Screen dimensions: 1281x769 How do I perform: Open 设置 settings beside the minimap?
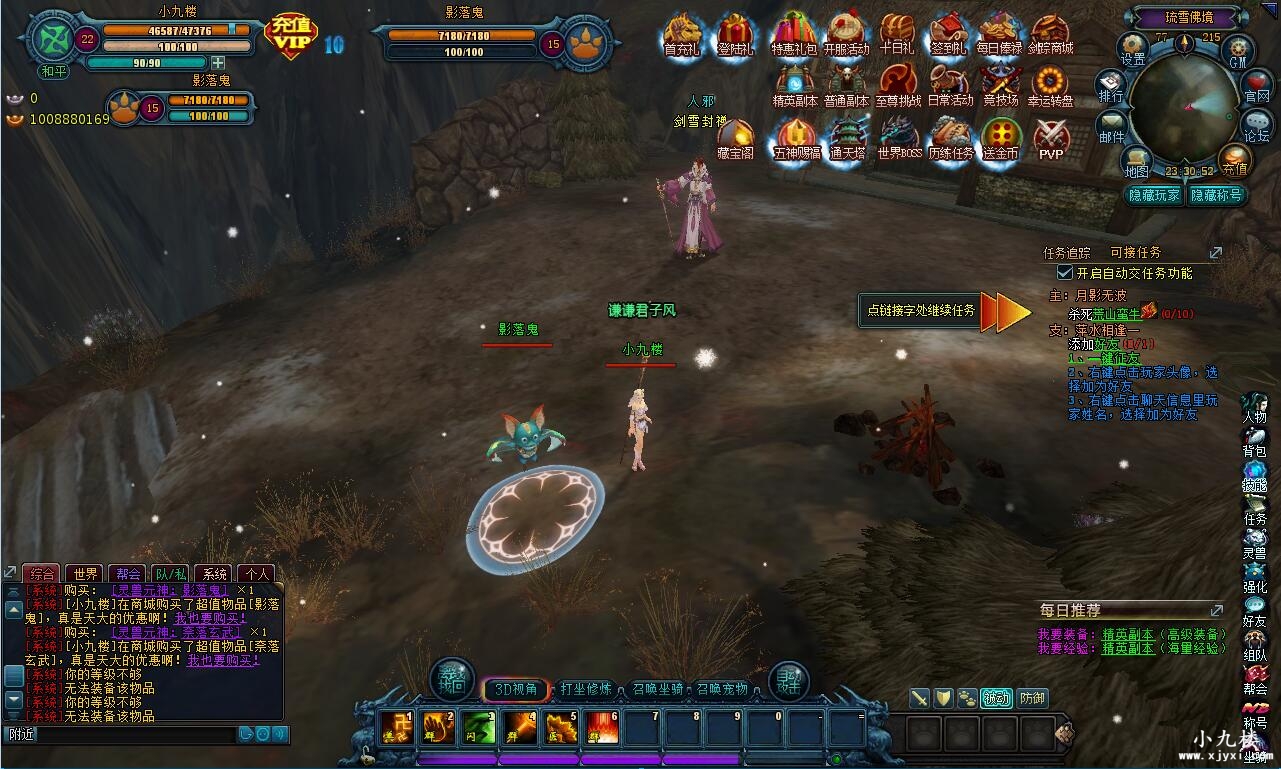tap(1133, 48)
